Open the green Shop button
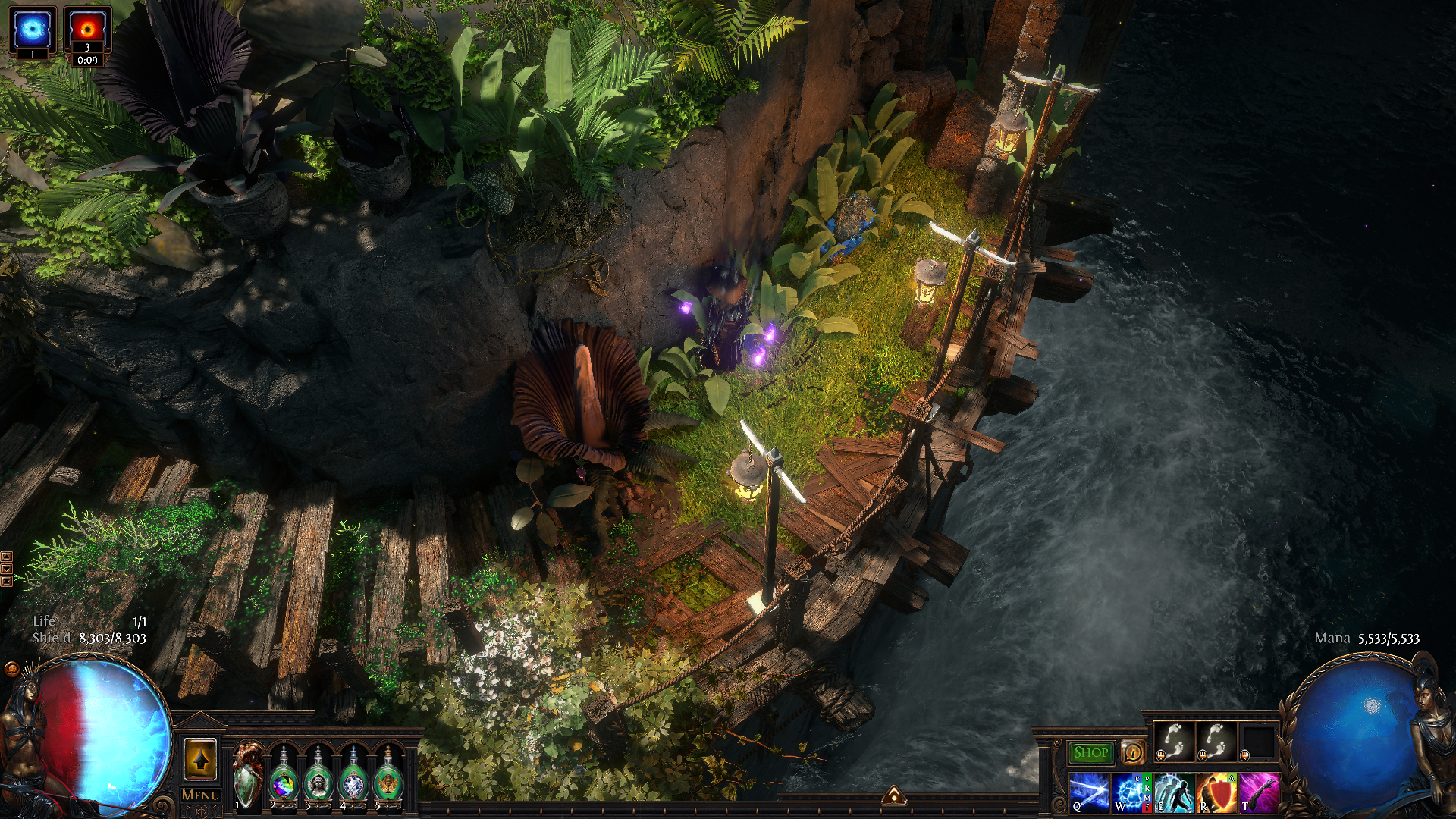The width and height of the screenshot is (1456, 819). point(1090,752)
